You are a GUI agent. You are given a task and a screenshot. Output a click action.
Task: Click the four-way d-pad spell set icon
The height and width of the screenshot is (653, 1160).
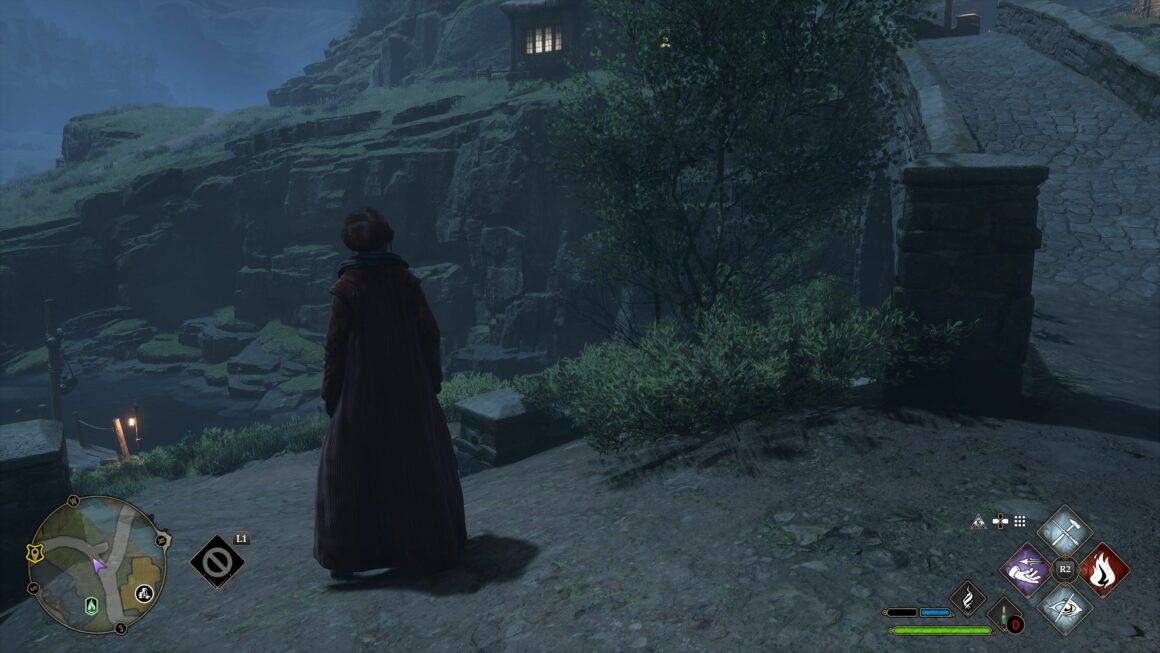pyautogui.click(x=999, y=521)
